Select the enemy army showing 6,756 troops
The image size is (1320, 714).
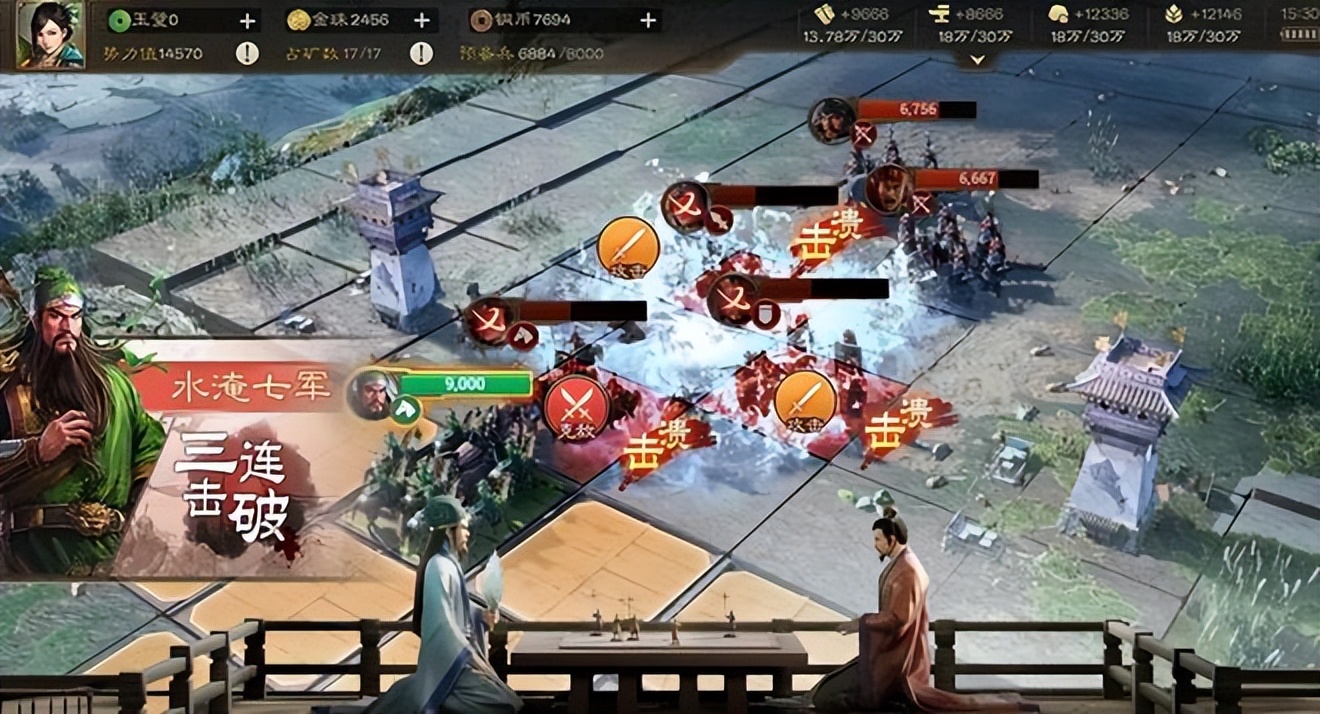832,120
